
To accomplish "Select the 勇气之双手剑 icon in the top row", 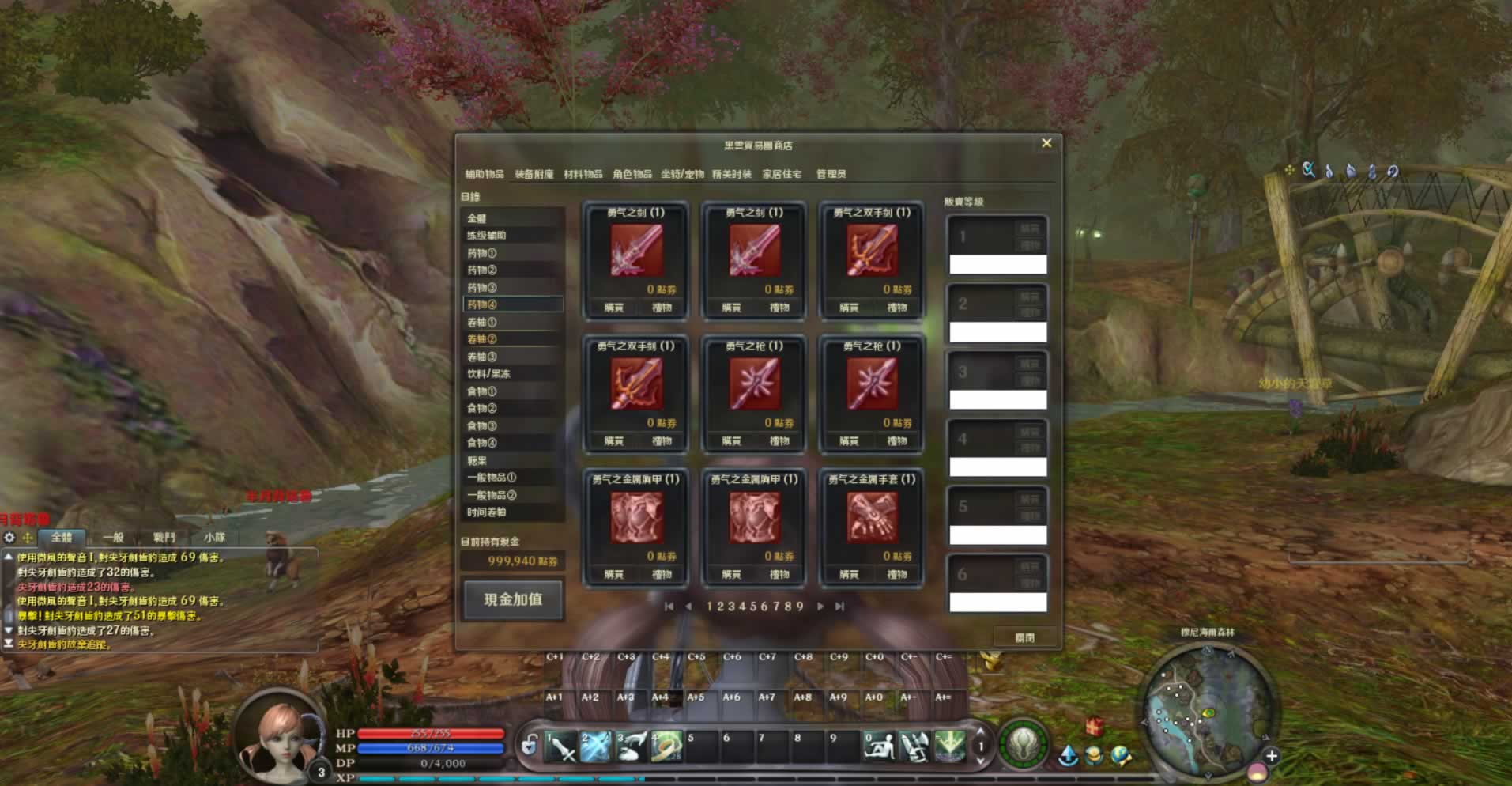I will tap(872, 251).
